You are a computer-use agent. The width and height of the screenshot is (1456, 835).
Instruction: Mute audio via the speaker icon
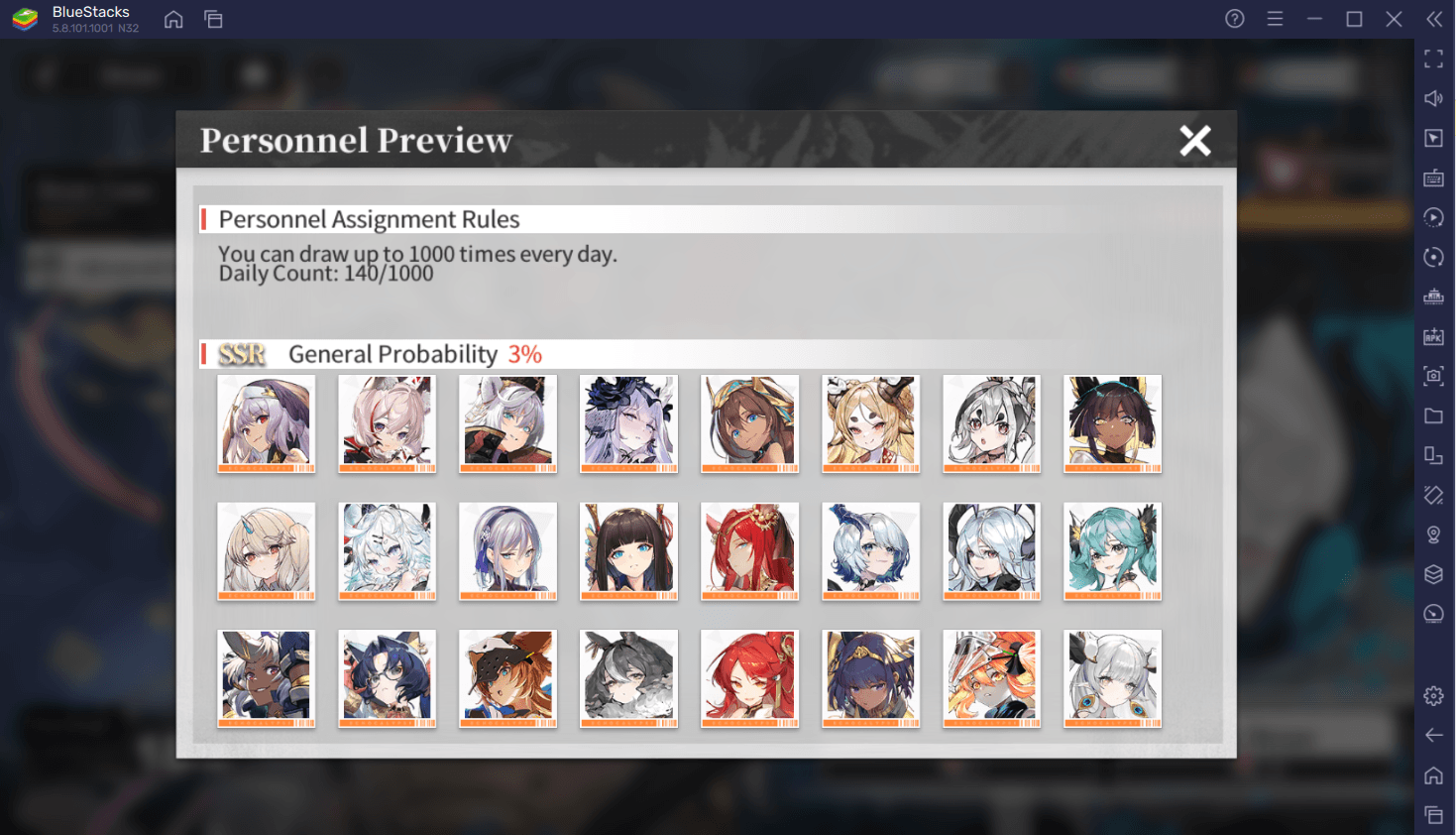tap(1433, 98)
